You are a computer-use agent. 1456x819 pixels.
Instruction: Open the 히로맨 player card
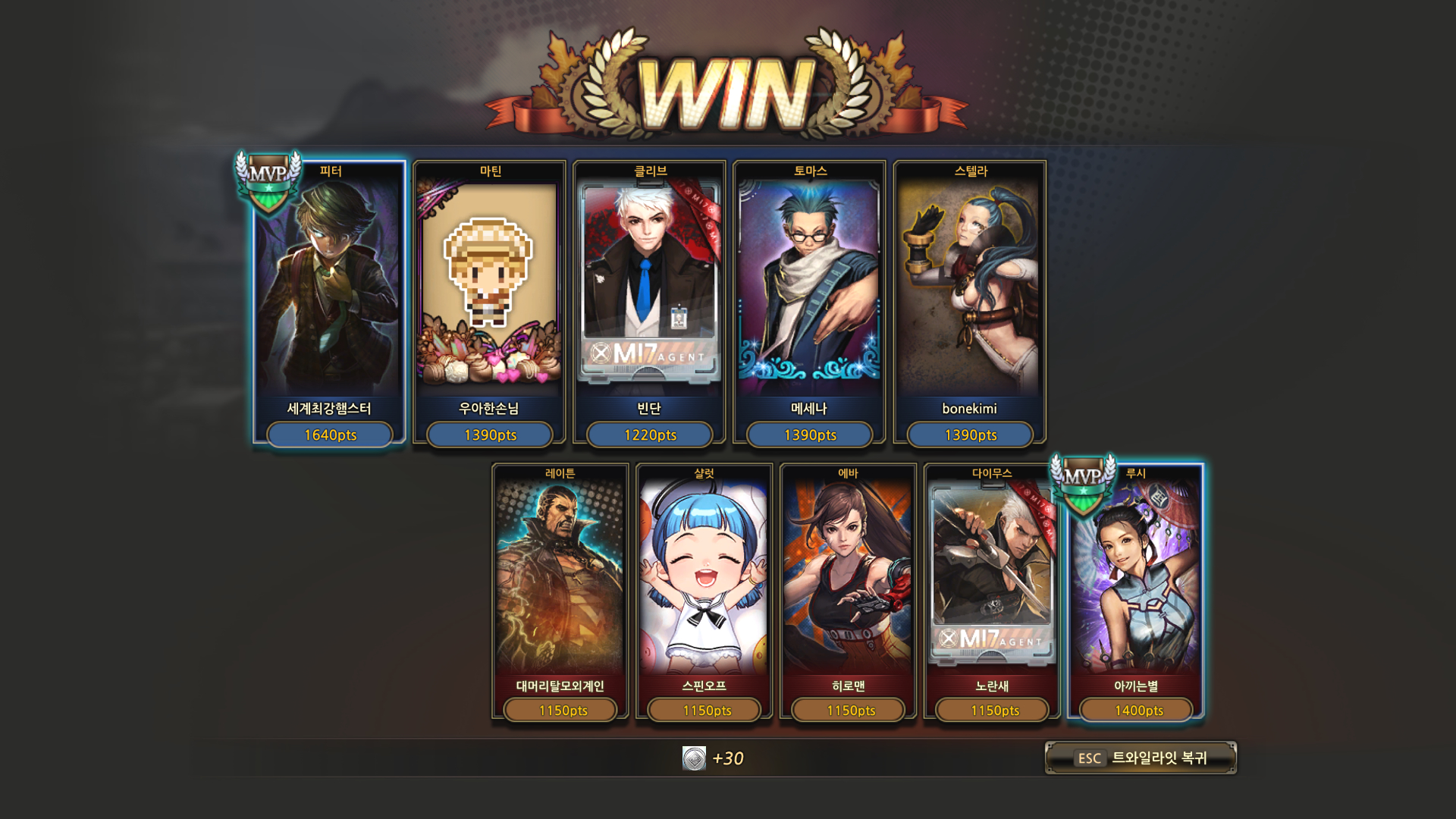coord(848,591)
